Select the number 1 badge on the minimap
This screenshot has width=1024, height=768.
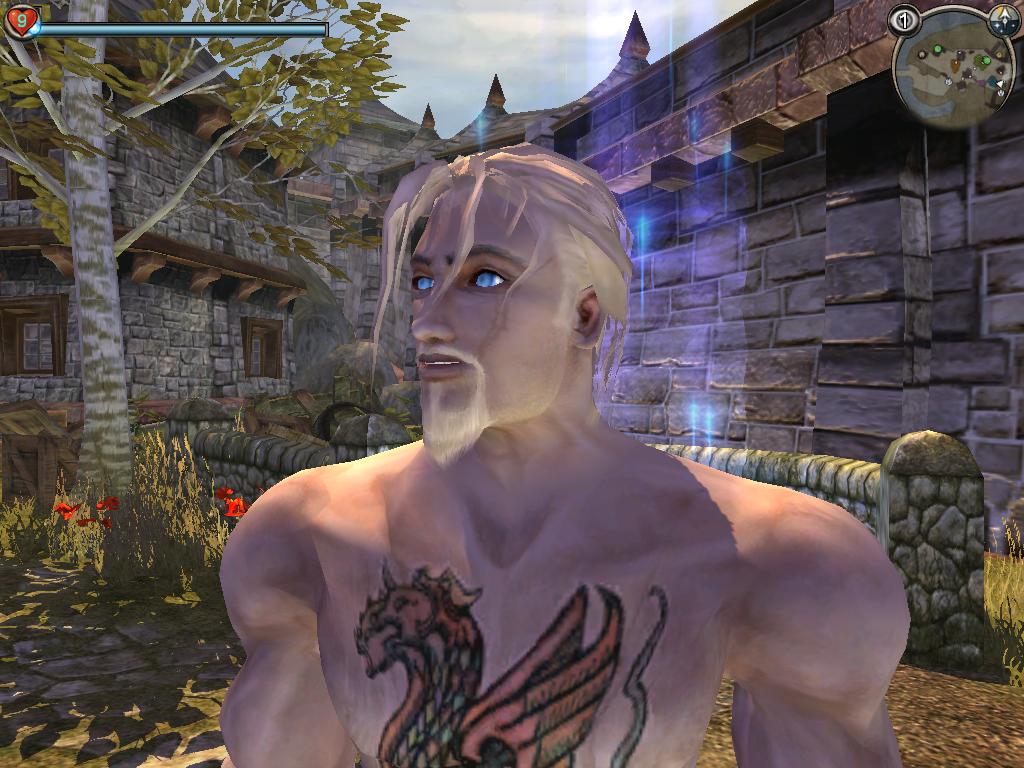point(904,20)
